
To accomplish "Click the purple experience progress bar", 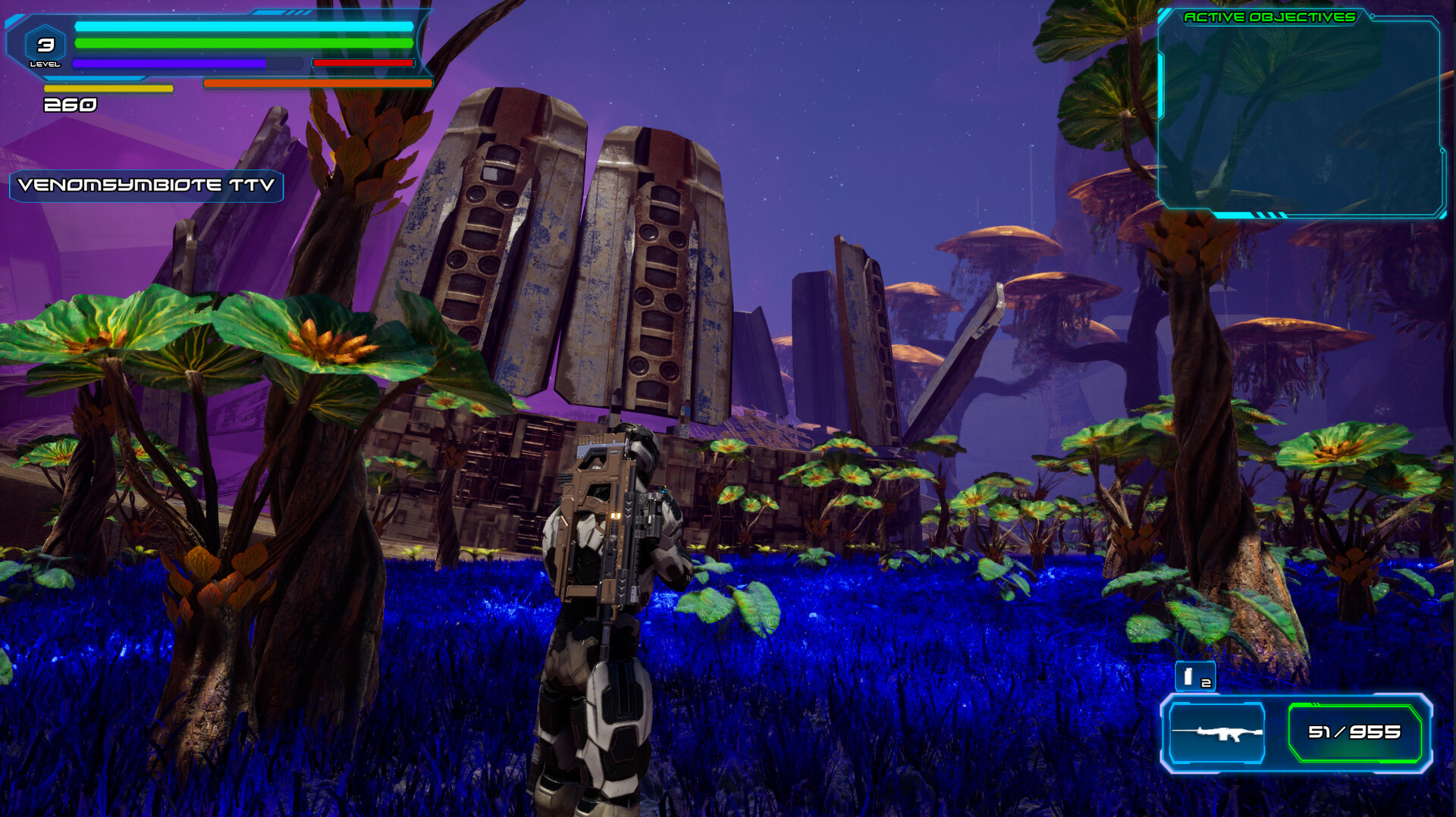I will (188, 61).
